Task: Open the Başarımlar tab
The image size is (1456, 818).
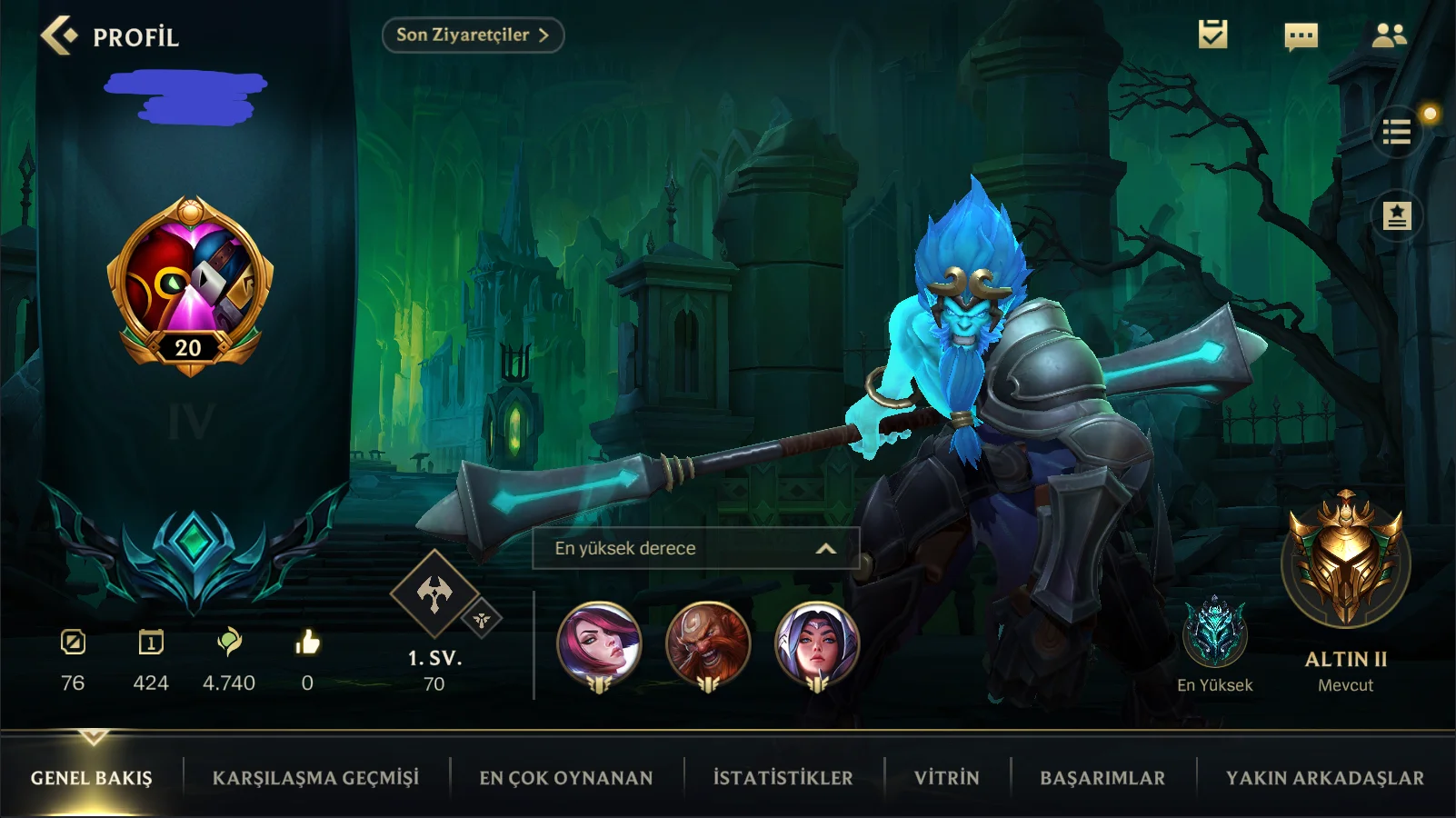Action: point(1102,778)
